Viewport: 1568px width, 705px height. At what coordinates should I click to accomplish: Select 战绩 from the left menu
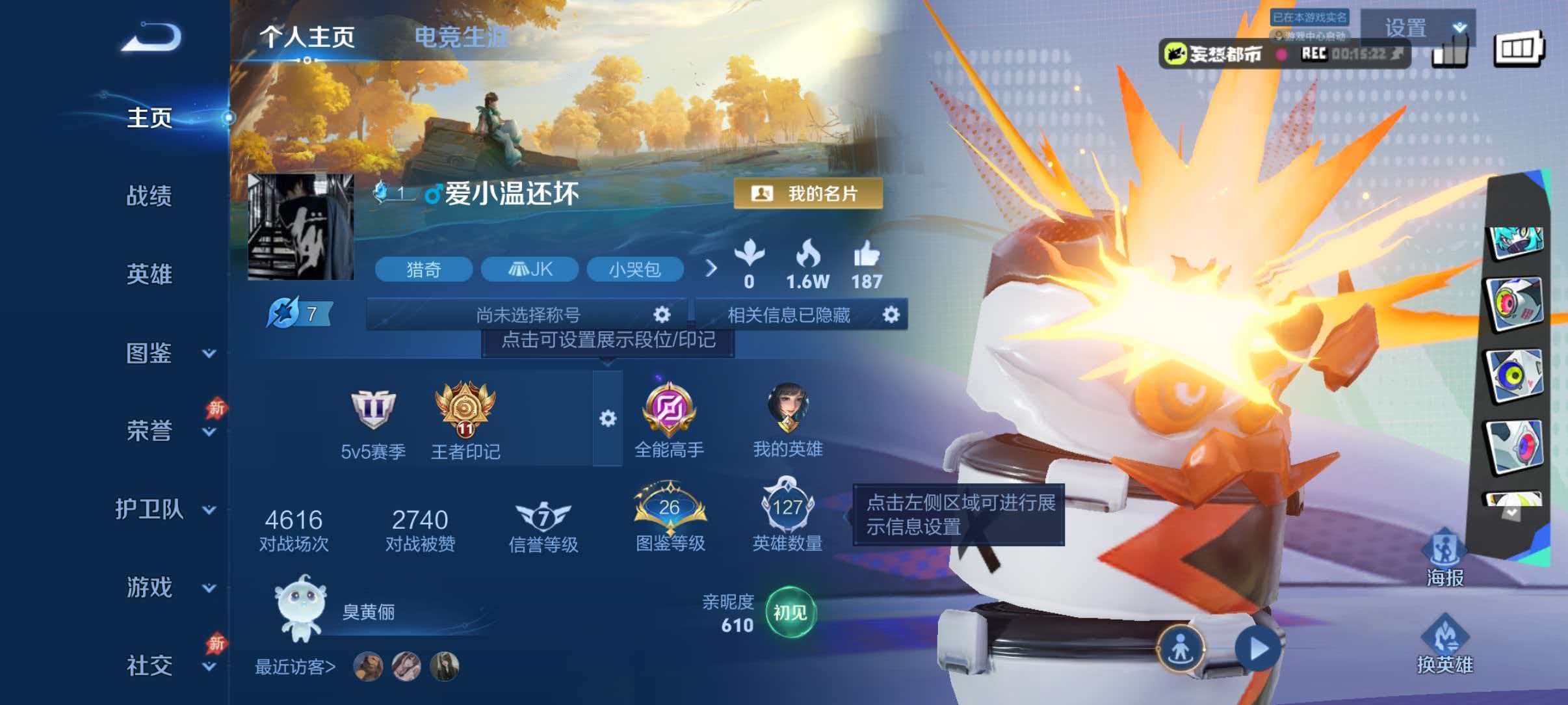click(148, 196)
